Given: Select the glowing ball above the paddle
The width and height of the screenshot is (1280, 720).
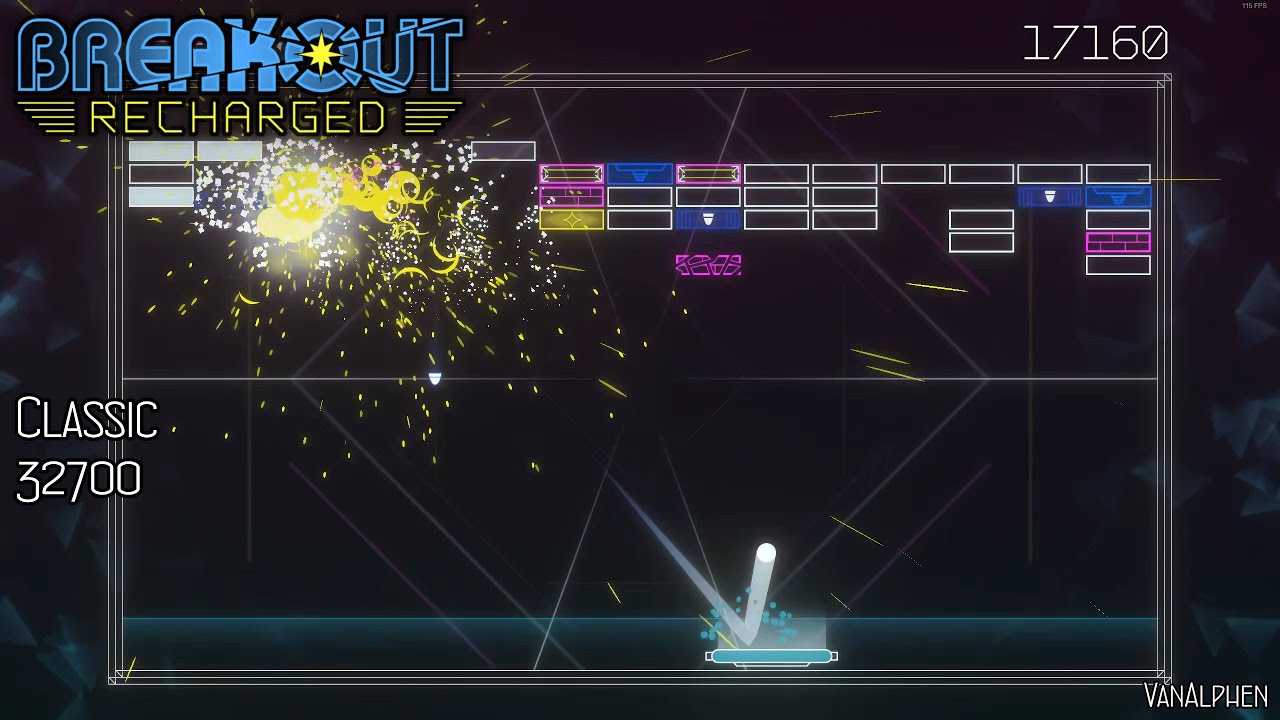Looking at the screenshot, I should click(x=764, y=553).
